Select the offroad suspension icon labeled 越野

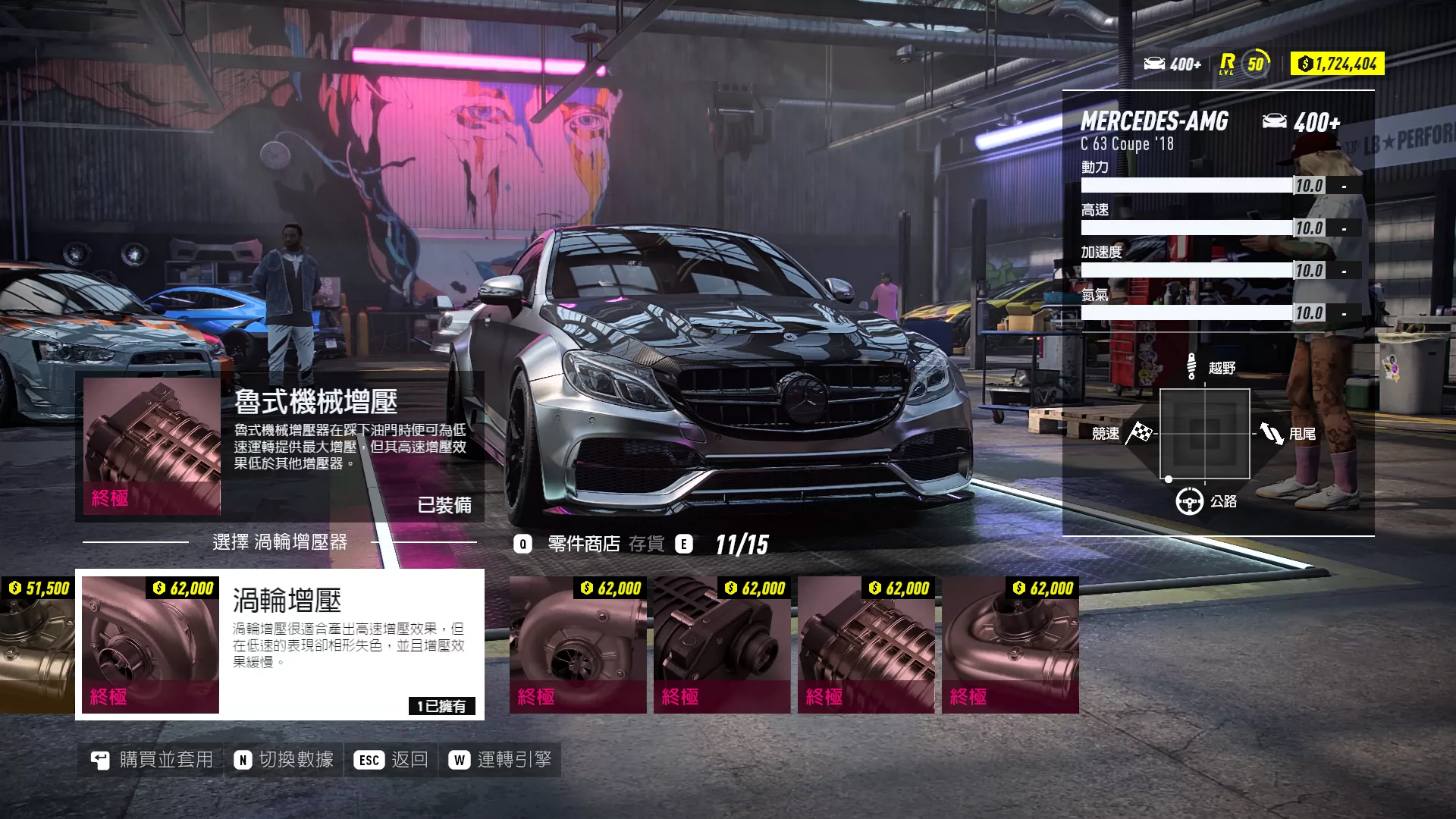(x=1192, y=366)
